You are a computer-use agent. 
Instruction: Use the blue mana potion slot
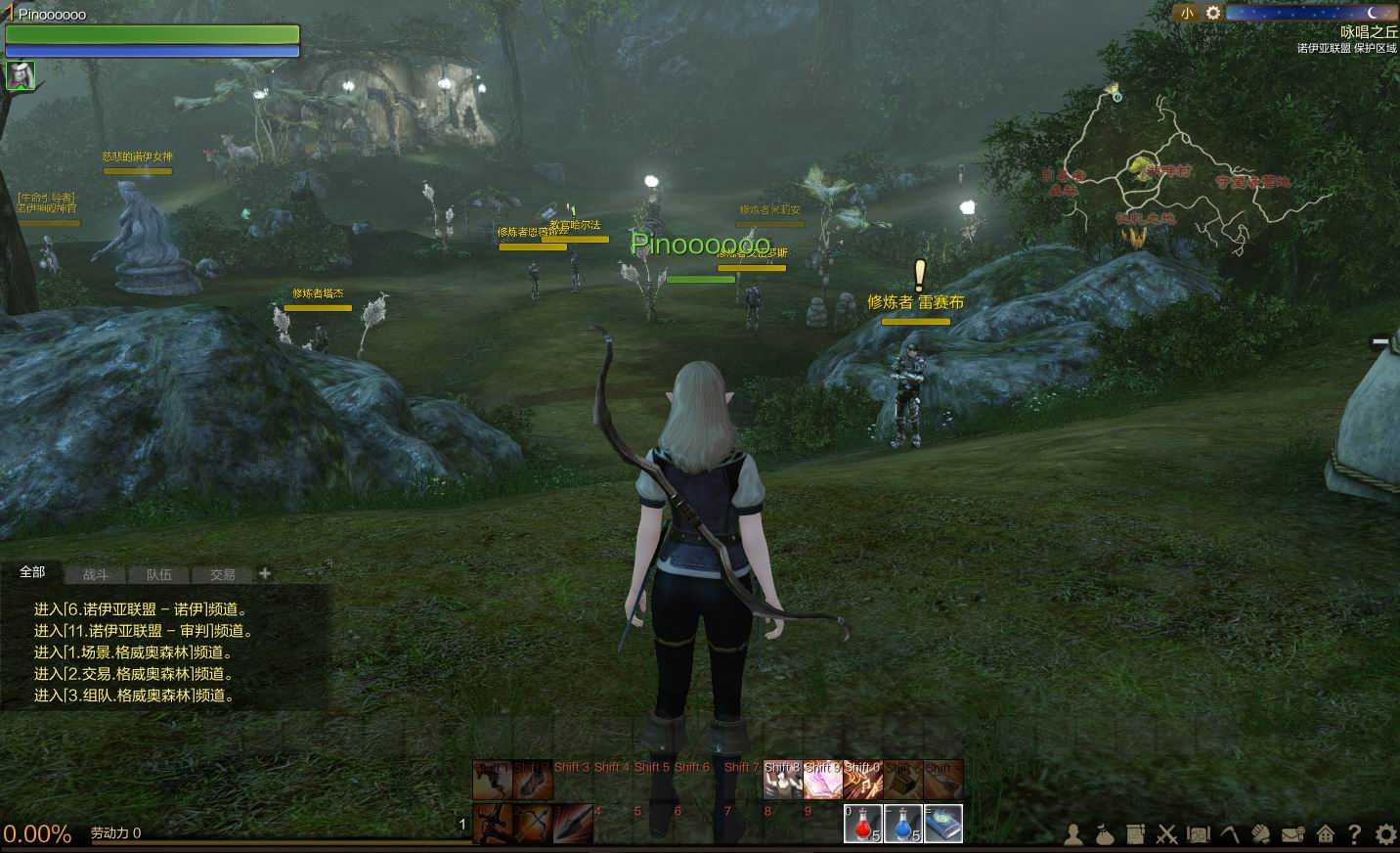(x=902, y=824)
